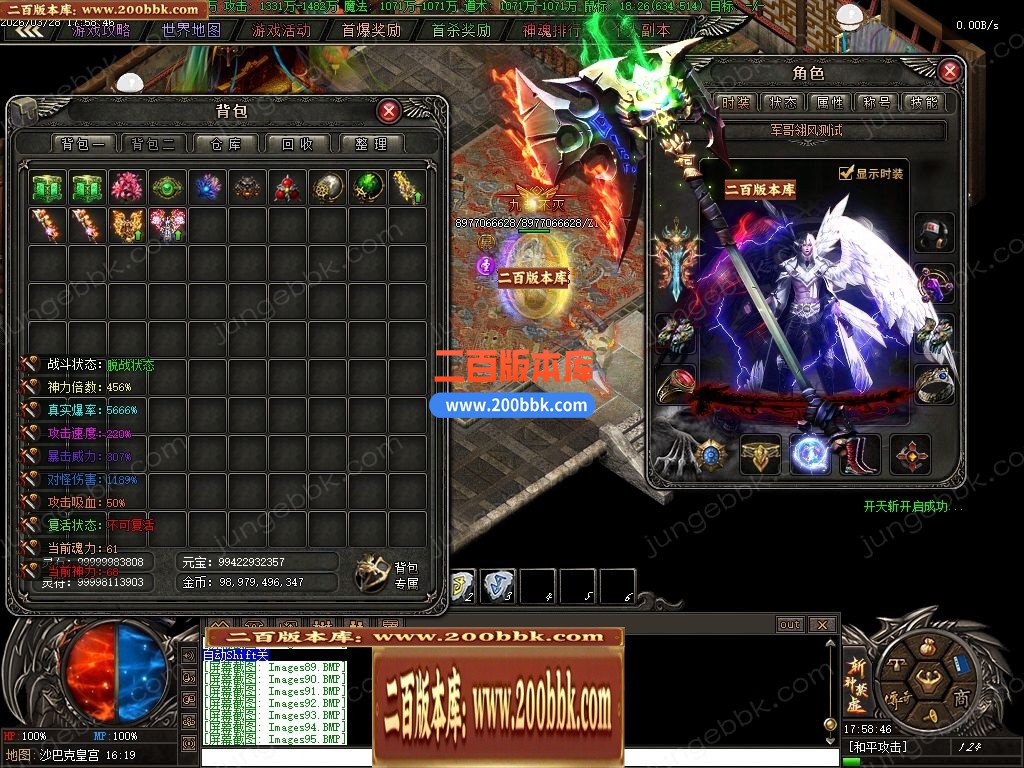Open the 技能 skills tab
This screenshot has width=1024, height=768.
click(x=922, y=102)
